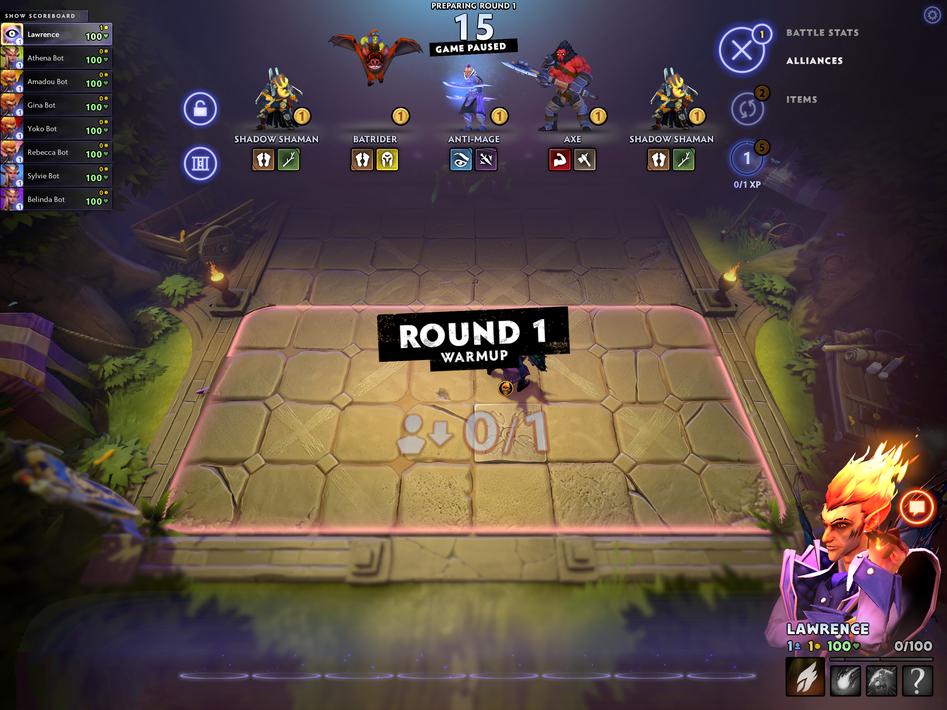
Task: Click the question mark underlord icon
Action: (x=917, y=681)
